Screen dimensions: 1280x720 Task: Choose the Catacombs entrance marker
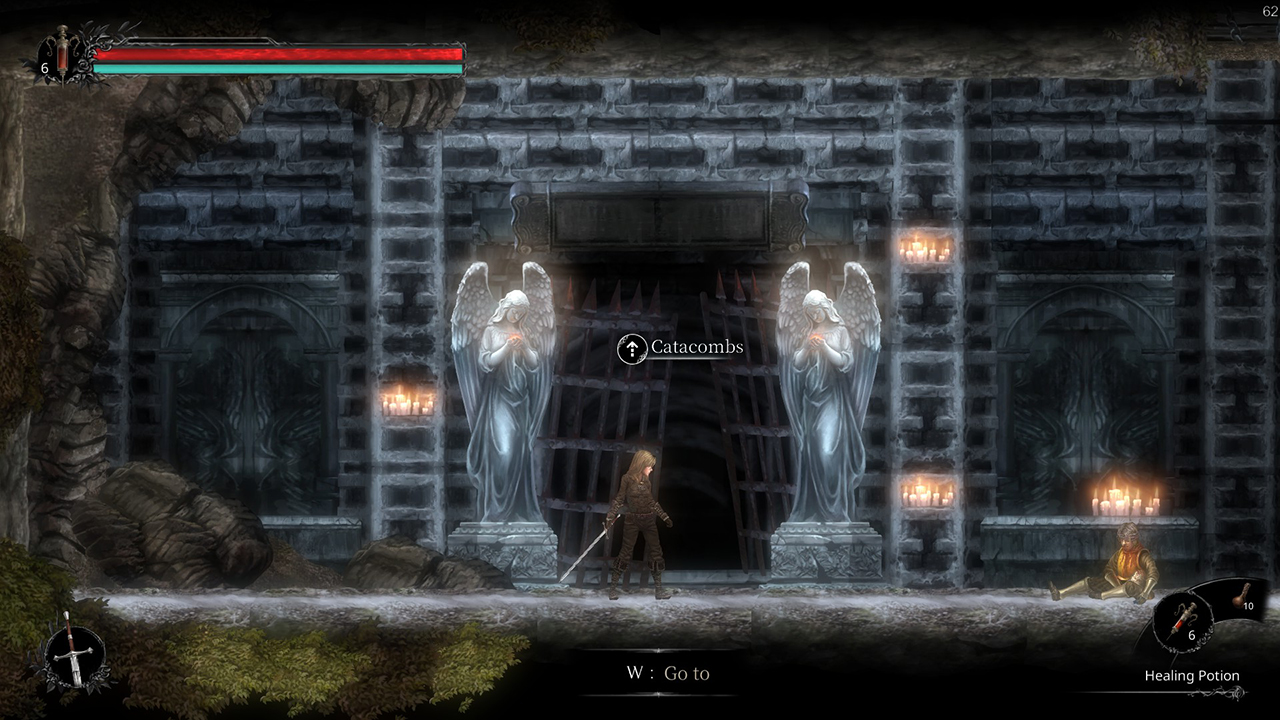632,348
